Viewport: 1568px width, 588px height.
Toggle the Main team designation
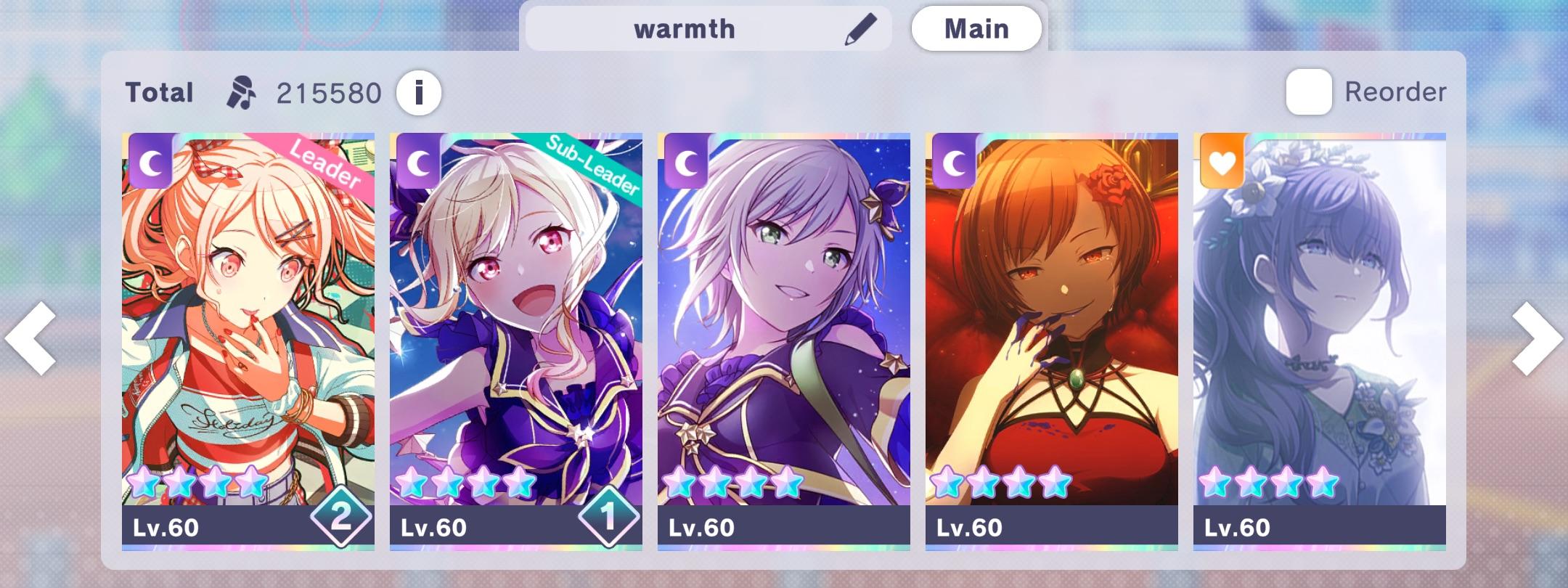coord(976,28)
